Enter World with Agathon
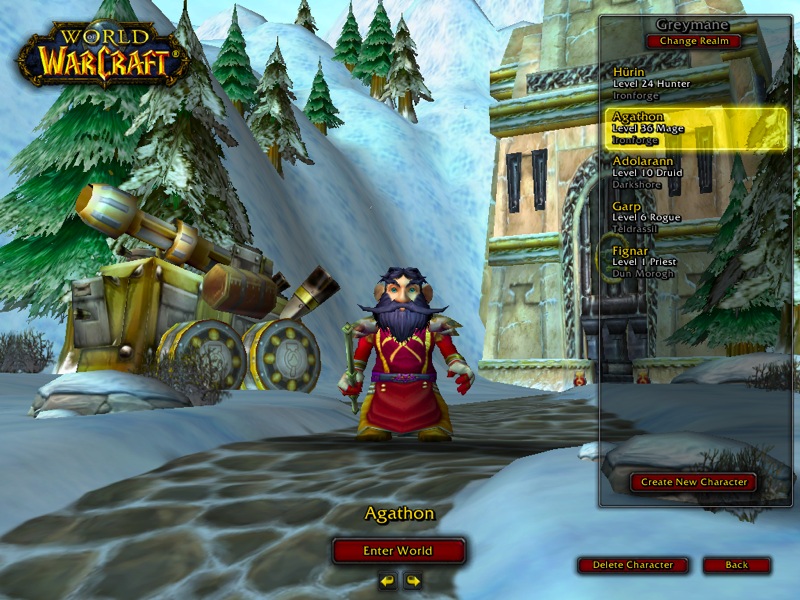This screenshot has width=800, height=600. coord(399,551)
